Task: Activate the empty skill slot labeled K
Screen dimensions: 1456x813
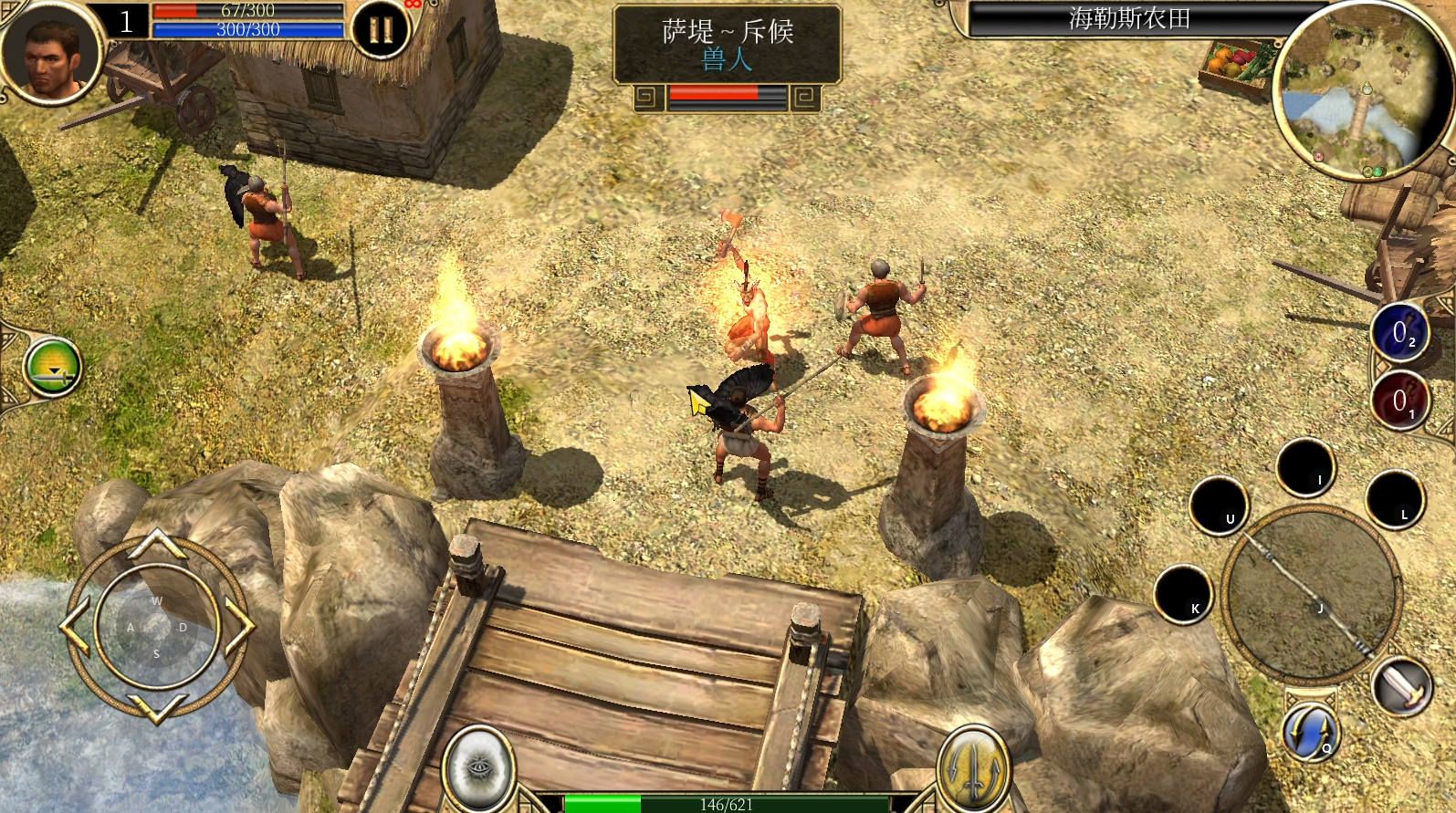Action: pos(1184,594)
